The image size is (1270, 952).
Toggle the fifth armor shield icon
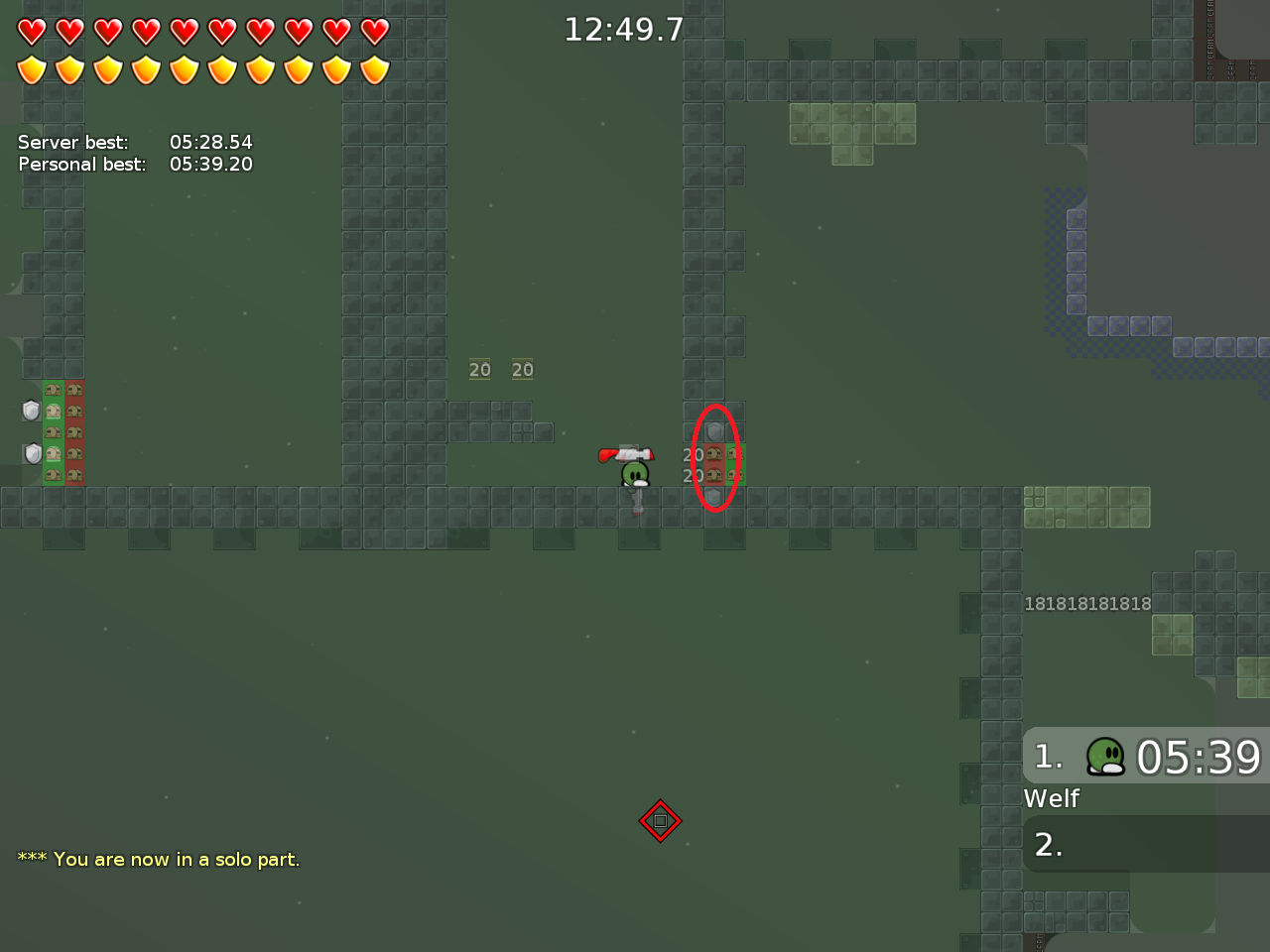(x=185, y=70)
